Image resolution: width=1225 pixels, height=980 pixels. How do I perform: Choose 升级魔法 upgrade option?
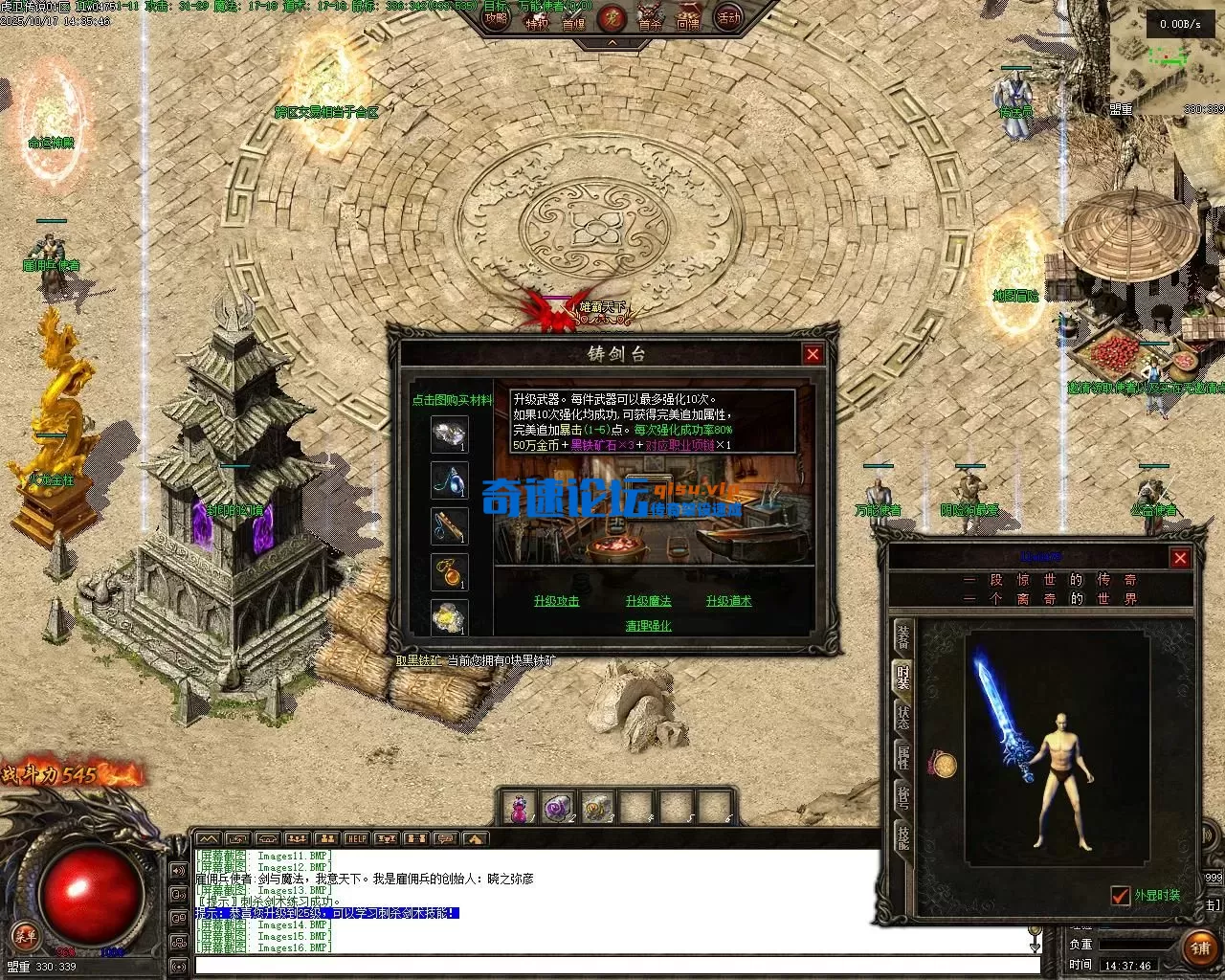click(x=648, y=601)
